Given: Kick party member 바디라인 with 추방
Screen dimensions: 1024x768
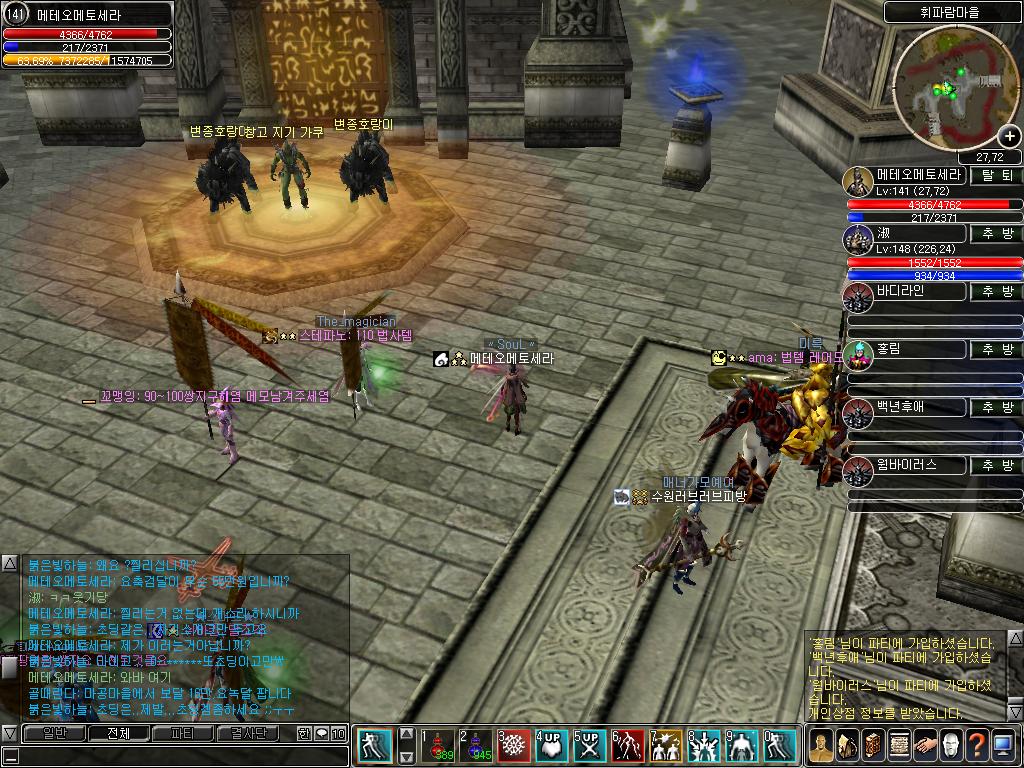Looking at the screenshot, I should click(x=996, y=292).
